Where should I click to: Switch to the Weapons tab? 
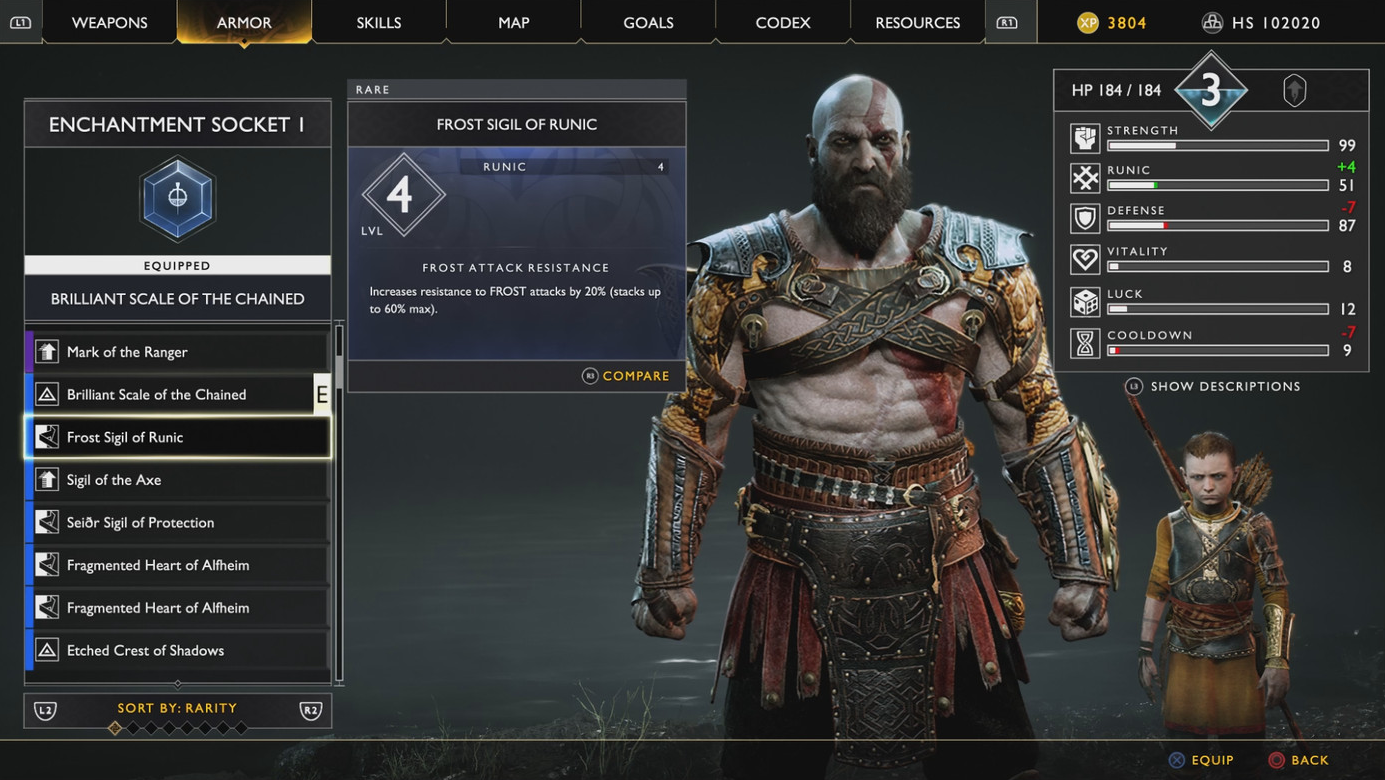pos(110,22)
